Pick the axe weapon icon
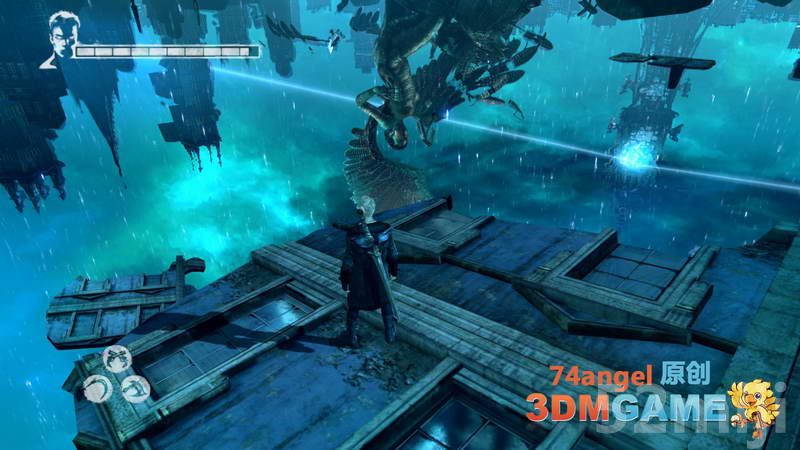 click(135, 388)
